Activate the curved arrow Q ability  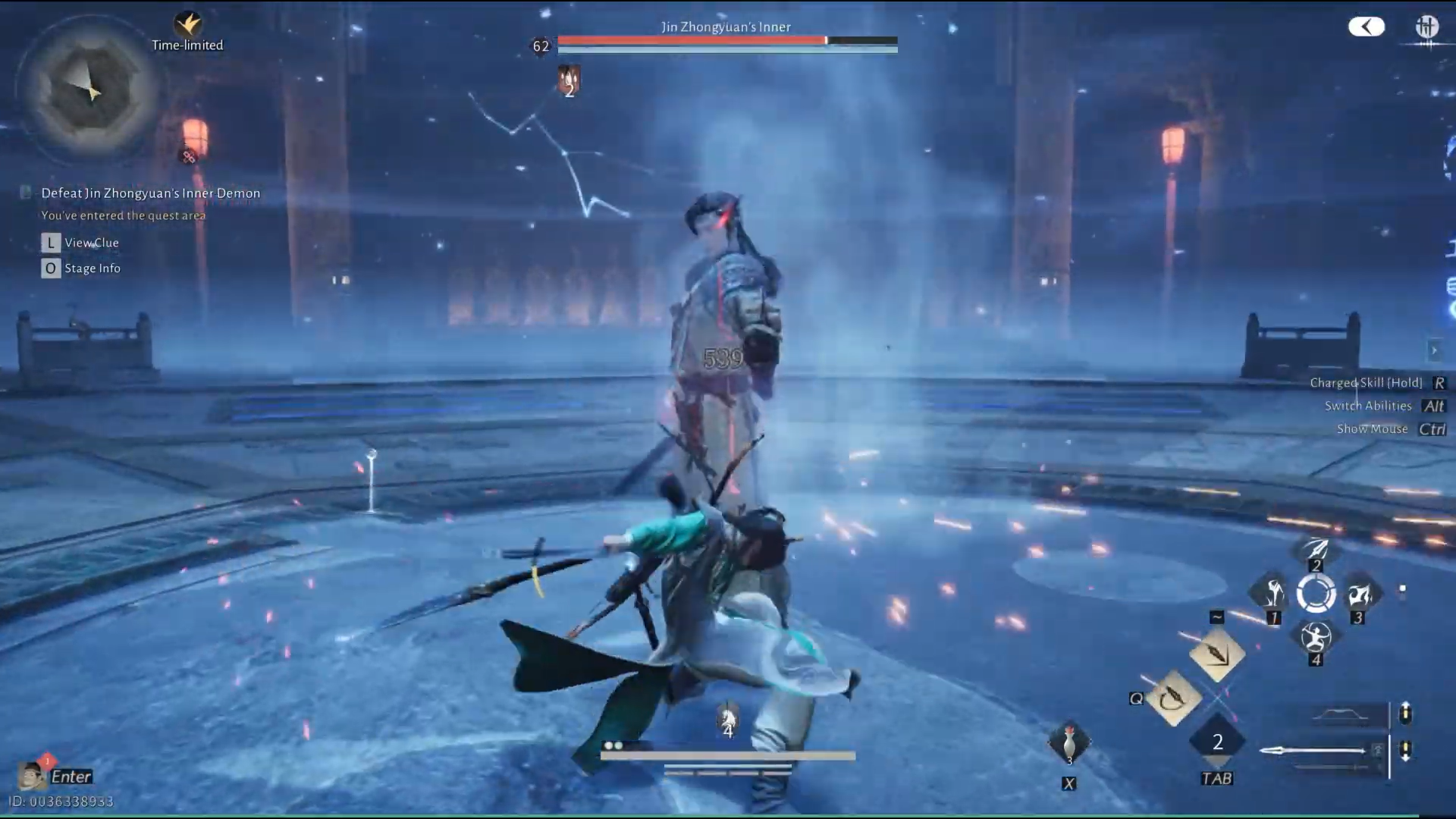(1174, 698)
